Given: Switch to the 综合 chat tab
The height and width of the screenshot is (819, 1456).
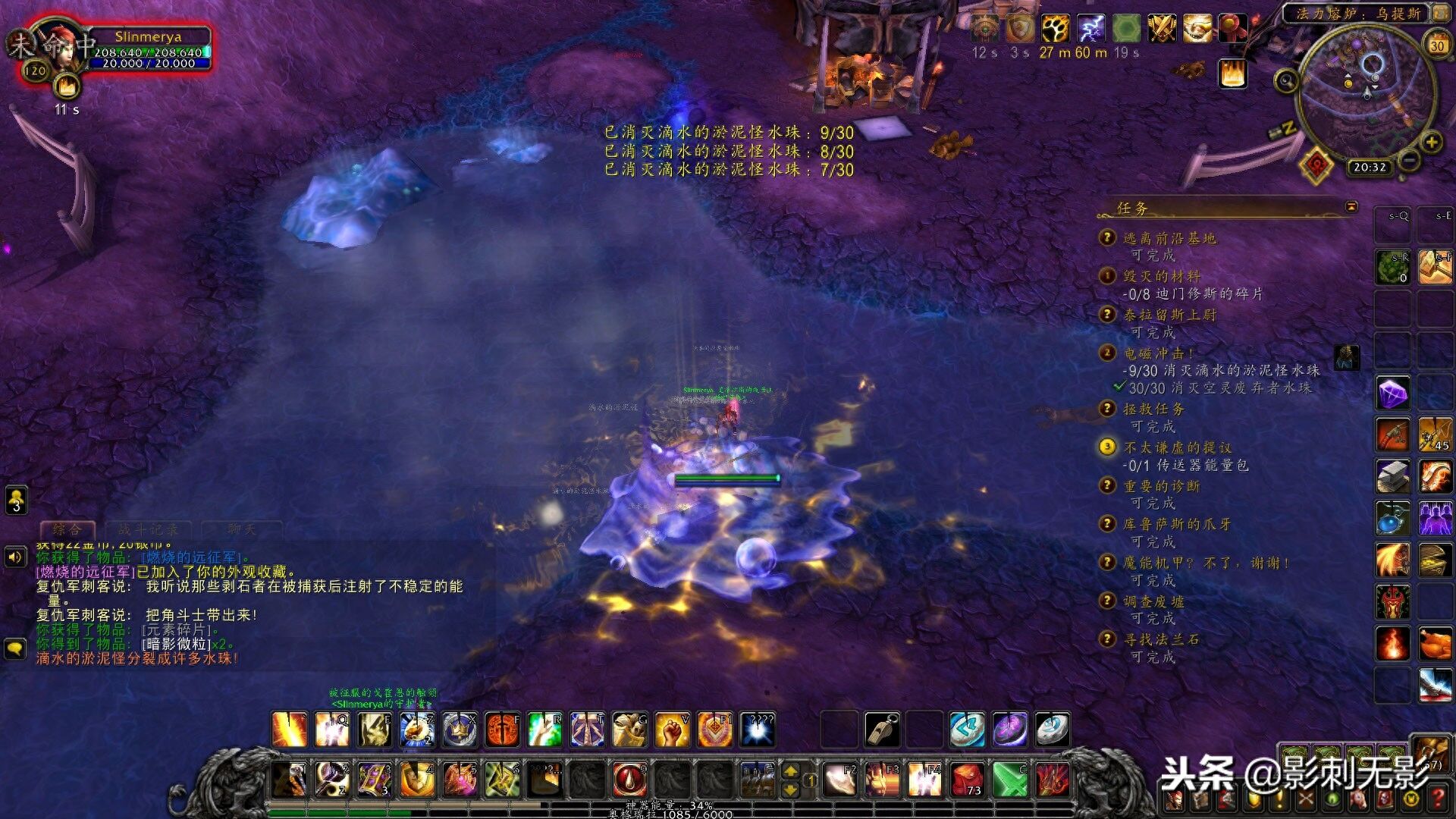Looking at the screenshot, I should pyautogui.click(x=67, y=529).
